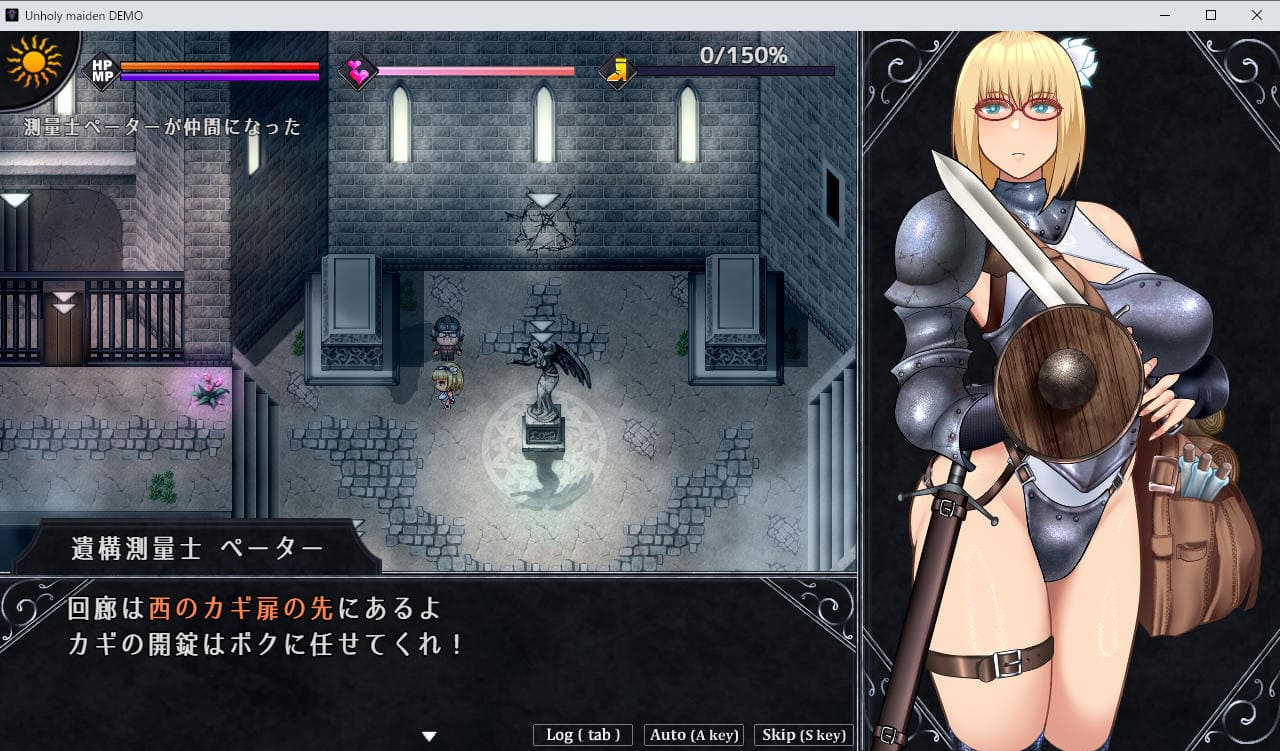The image size is (1280, 751).
Task: Close the game window
Action: tap(1256, 15)
